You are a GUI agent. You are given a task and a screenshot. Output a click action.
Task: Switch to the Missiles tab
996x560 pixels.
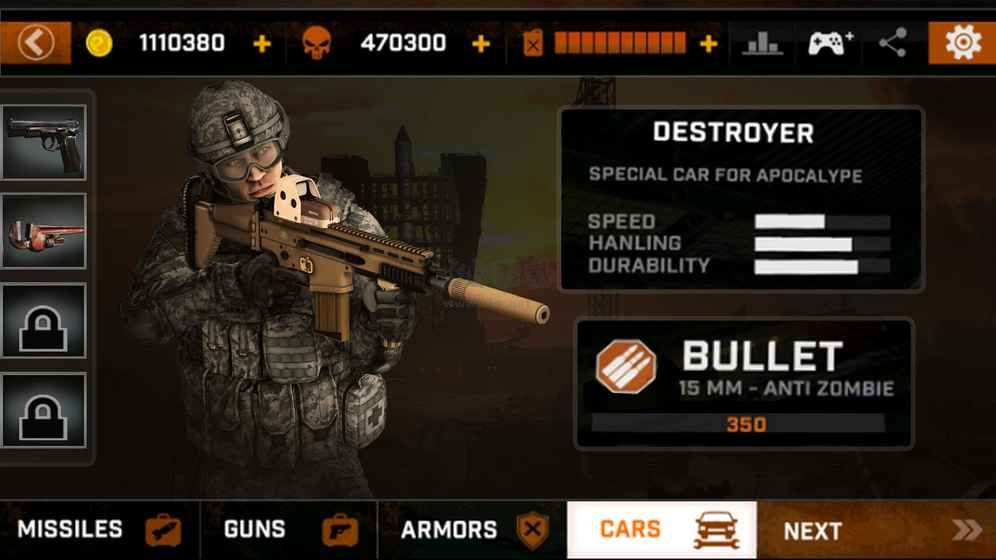click(99, 530)
